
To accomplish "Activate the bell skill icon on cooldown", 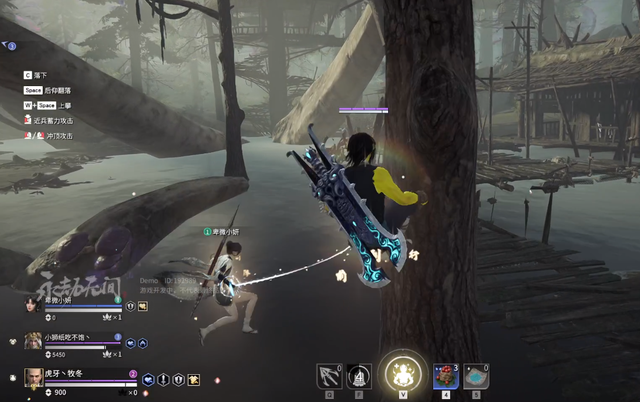I will point(360,374).
